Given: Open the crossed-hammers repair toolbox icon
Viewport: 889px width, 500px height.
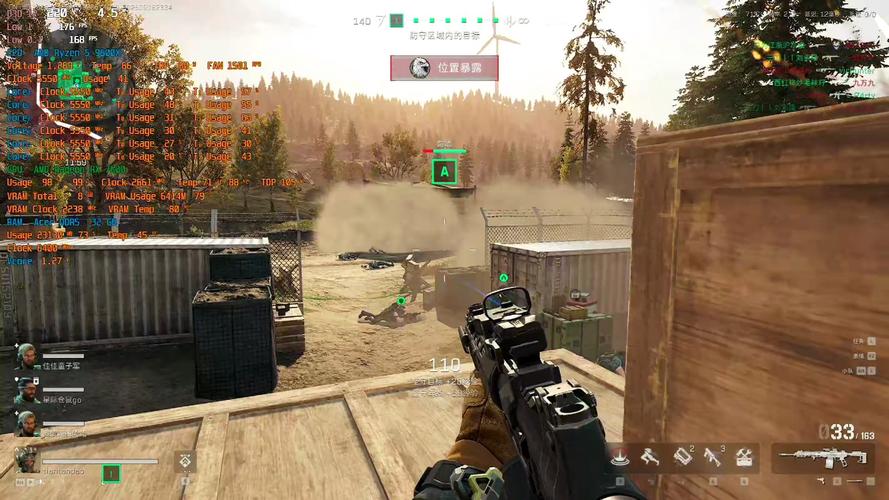Looking at the screenshot, I should tap(744, 458).
